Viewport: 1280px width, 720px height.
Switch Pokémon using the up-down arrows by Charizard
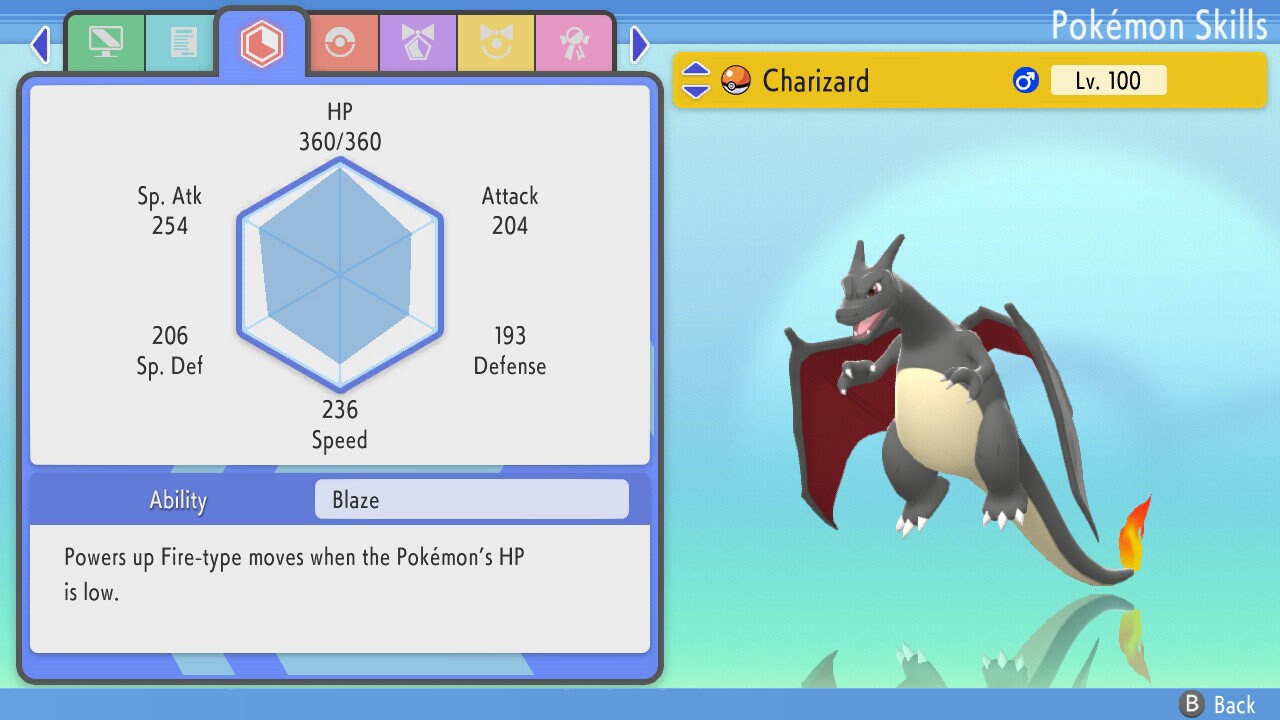click(696, 80)
